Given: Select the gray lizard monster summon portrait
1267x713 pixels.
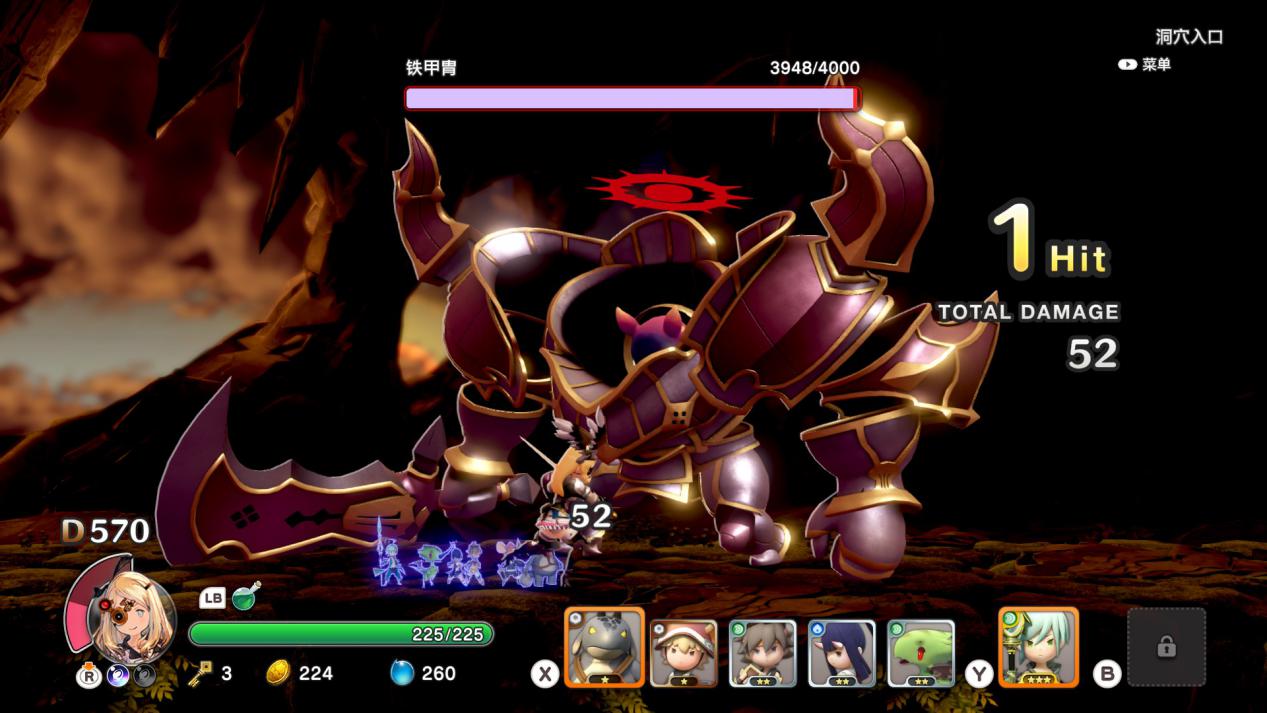Looking at the screenshot, I should (x=604, y=647).
